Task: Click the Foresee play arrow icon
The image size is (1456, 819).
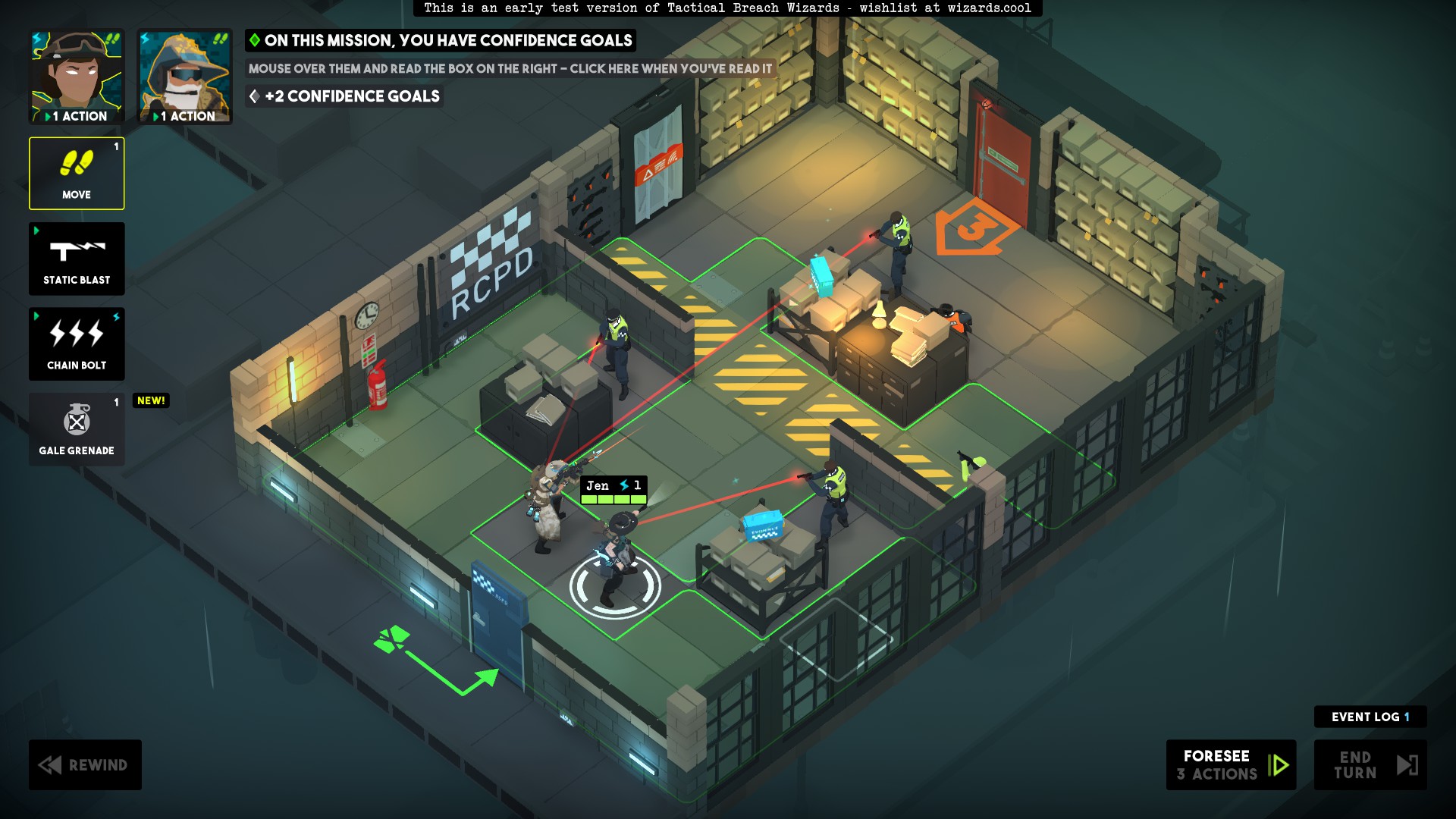Action: click(x=1279, y=764)
